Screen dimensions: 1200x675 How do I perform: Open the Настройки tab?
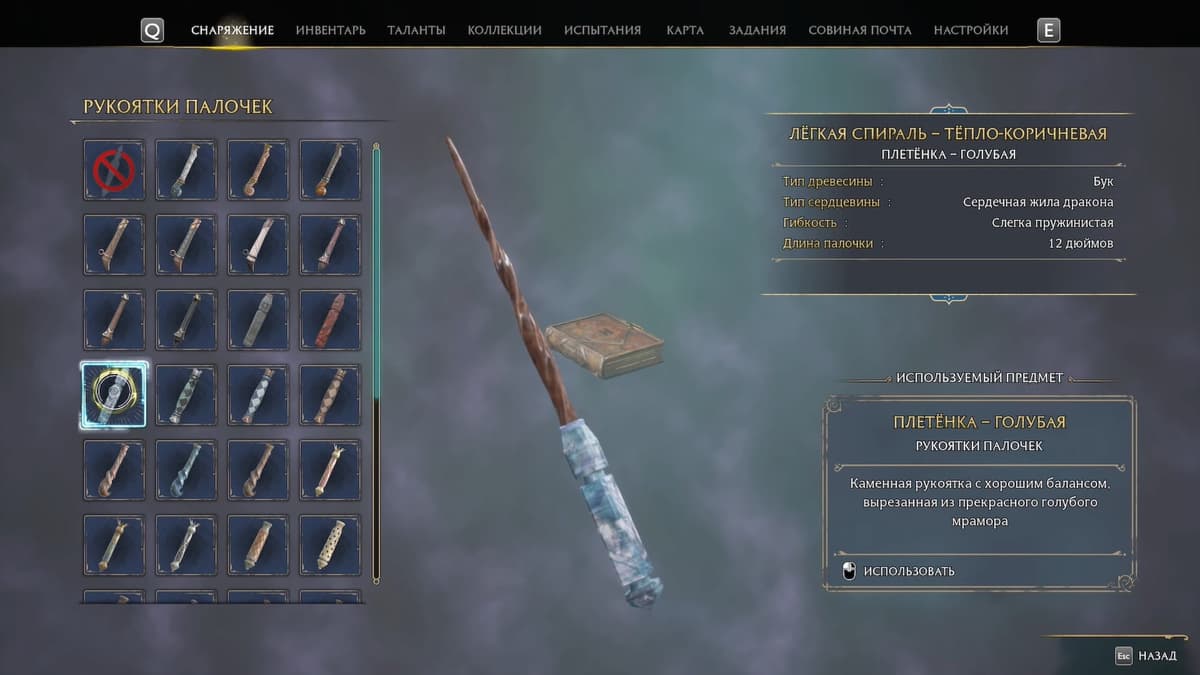click(970, 30)
